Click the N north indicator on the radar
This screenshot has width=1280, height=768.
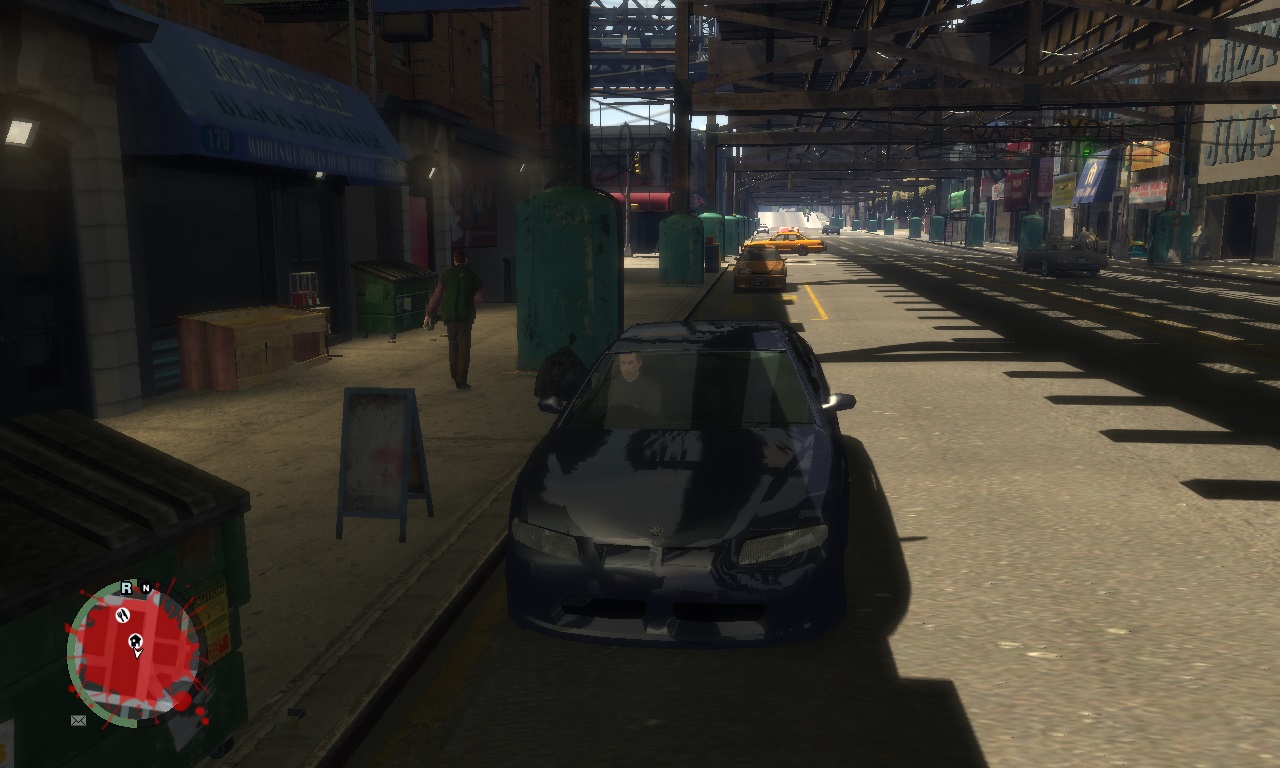tap(146, 589)
